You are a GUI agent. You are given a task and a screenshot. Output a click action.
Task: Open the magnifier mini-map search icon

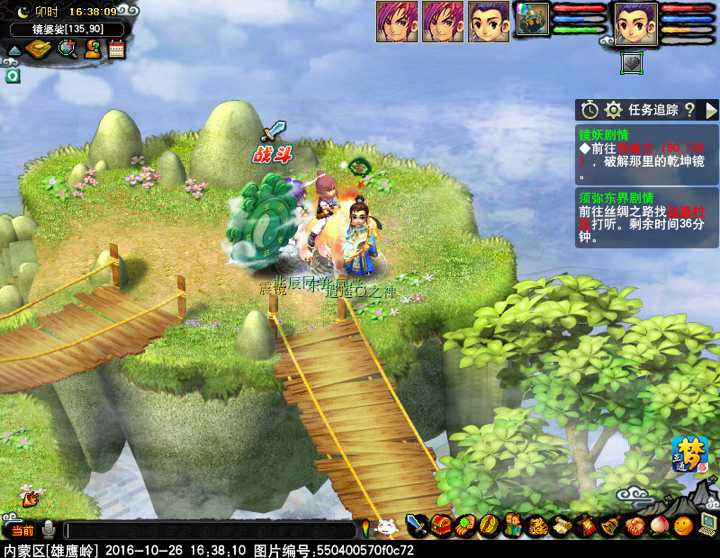[x=66, y=49]
